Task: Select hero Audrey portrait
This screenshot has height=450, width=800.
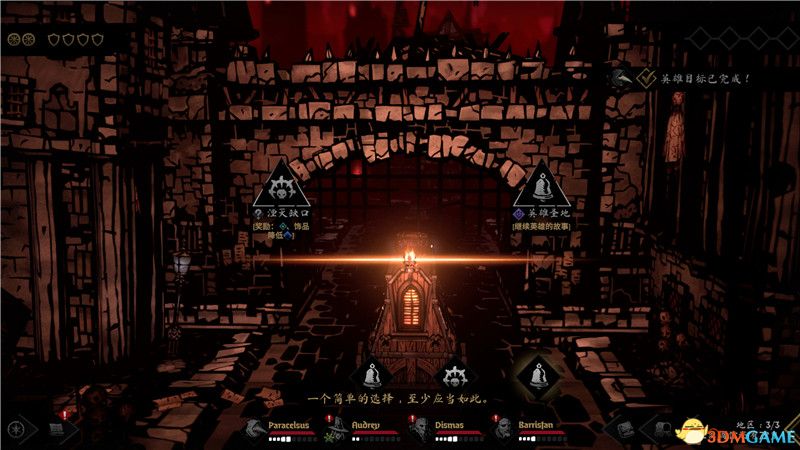Action: (336, 430)
